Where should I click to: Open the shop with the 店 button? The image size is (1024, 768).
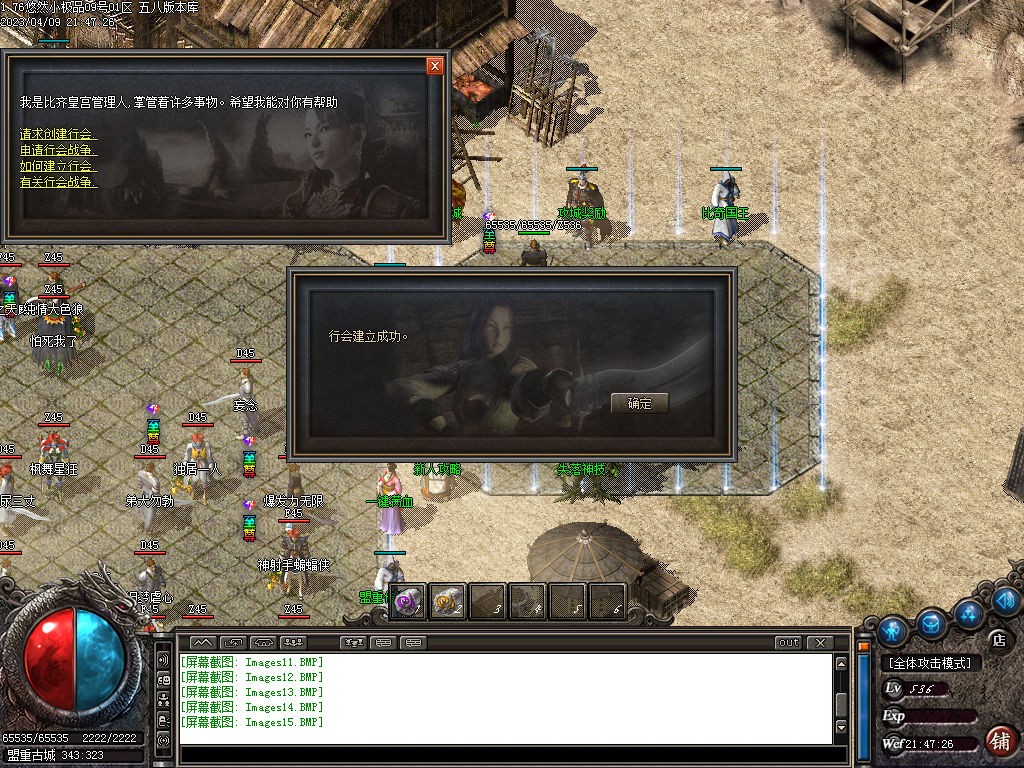[997, 639]
